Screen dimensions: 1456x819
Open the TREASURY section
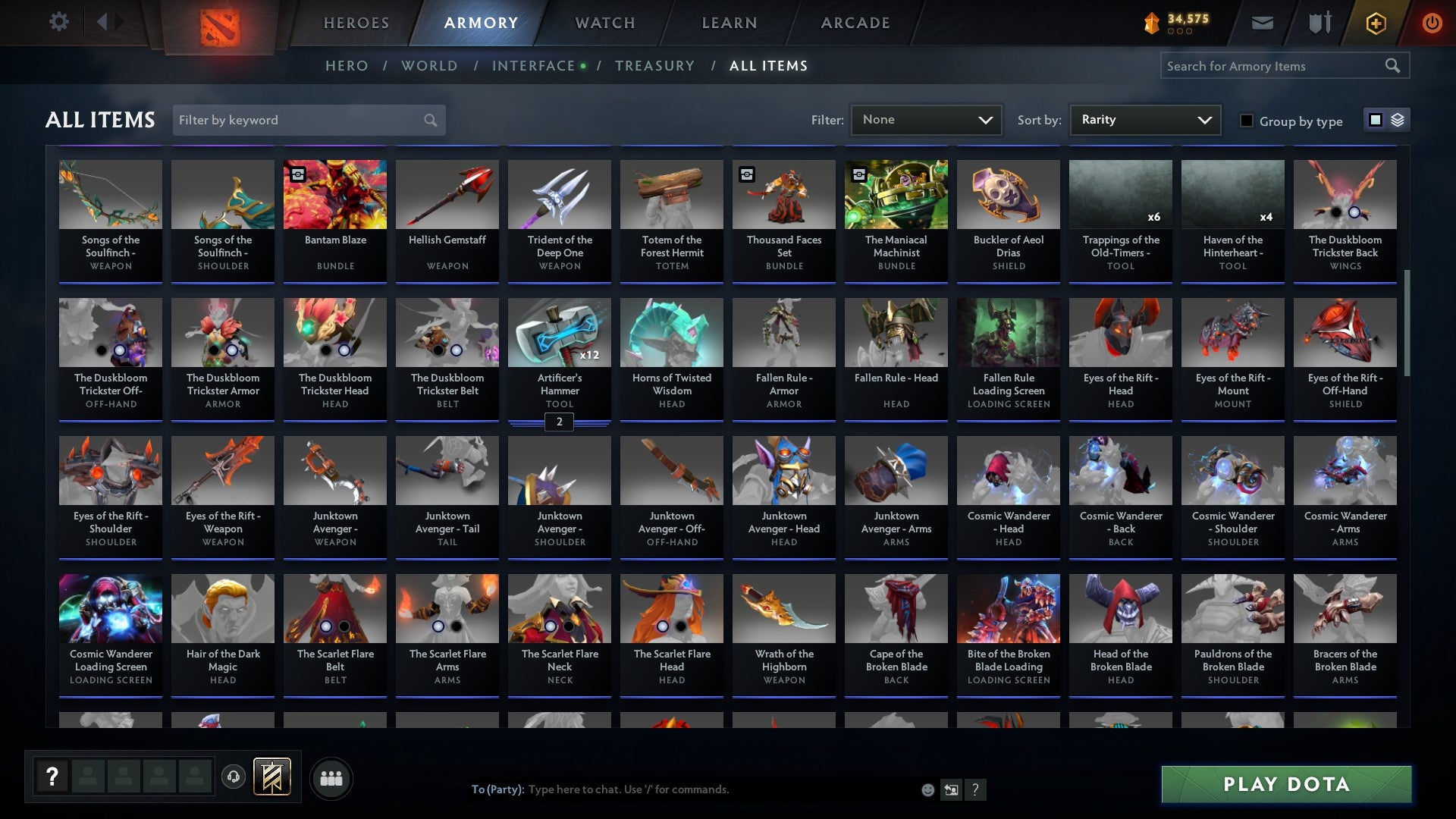pyautogui.click(x=655, y=65)
